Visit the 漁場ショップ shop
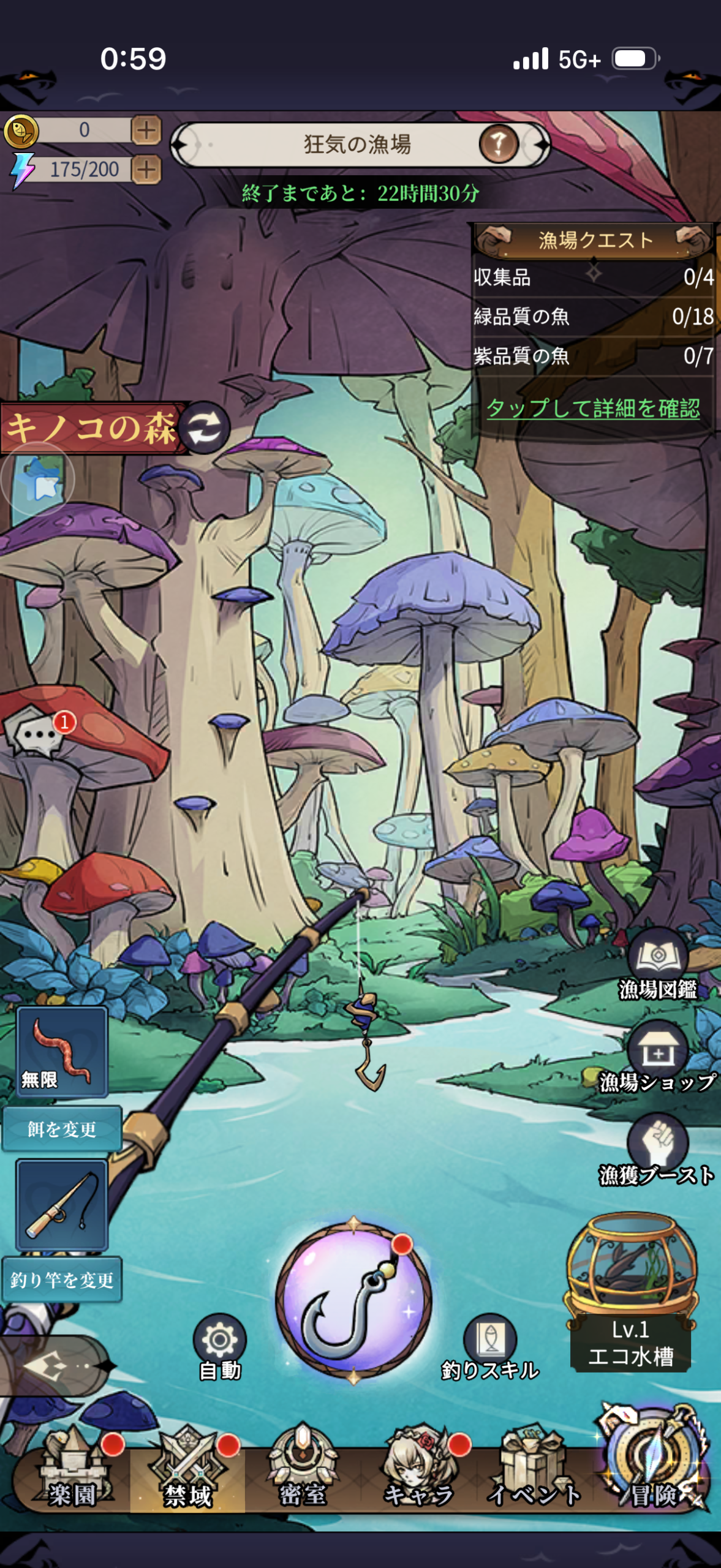This screenshot has width=721, height=1568. [657, 1058]
